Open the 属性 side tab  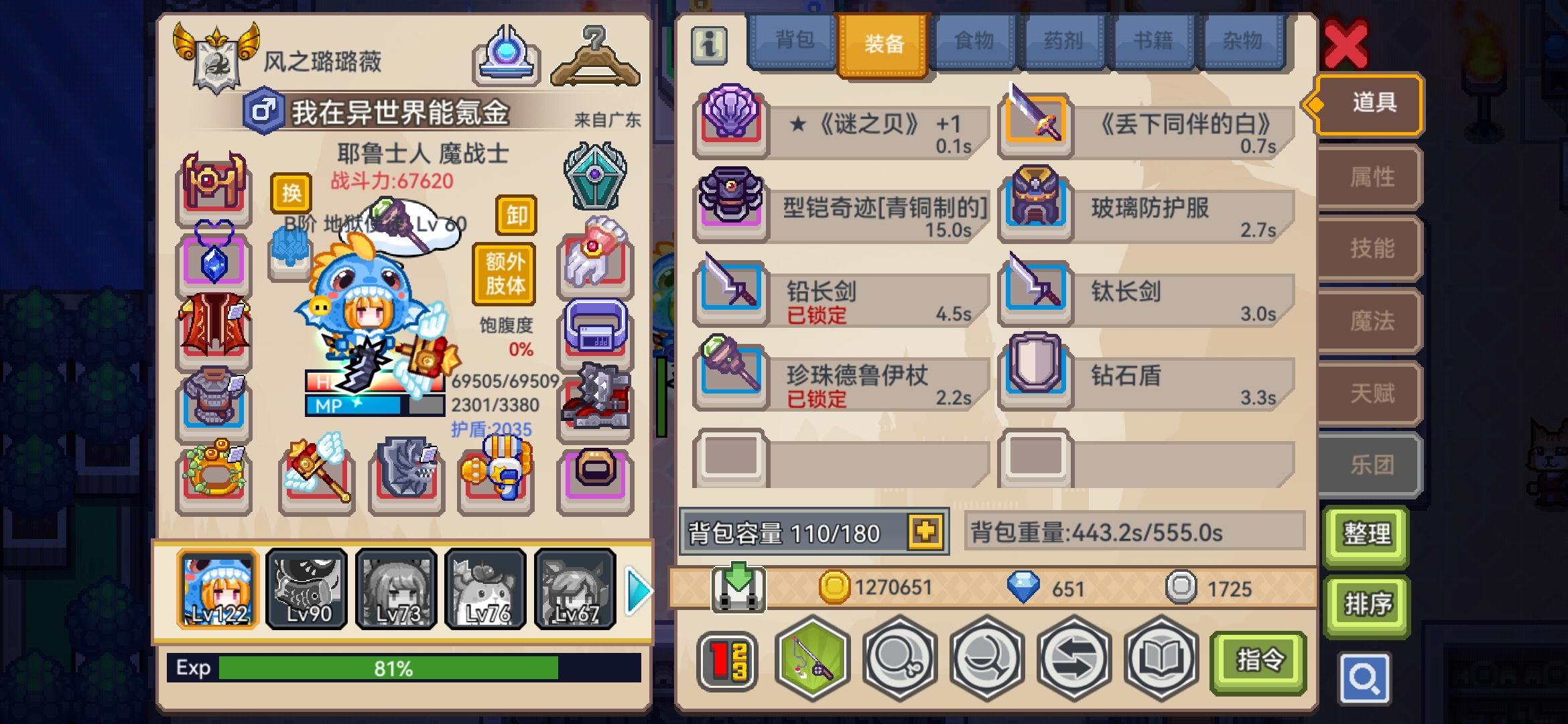[1367, 177]
